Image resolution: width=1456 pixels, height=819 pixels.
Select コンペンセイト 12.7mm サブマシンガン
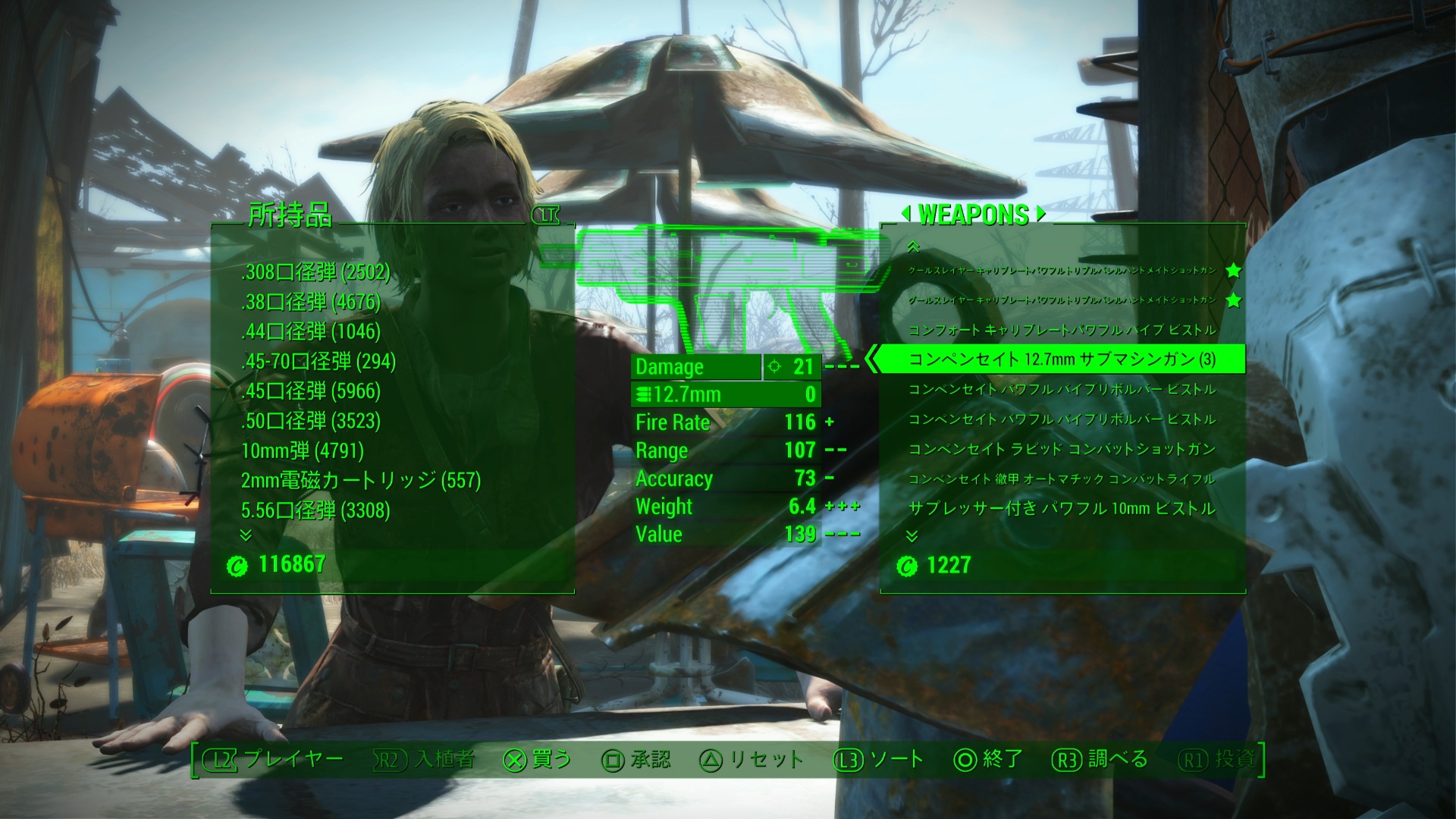click(x=1062, y=359)
